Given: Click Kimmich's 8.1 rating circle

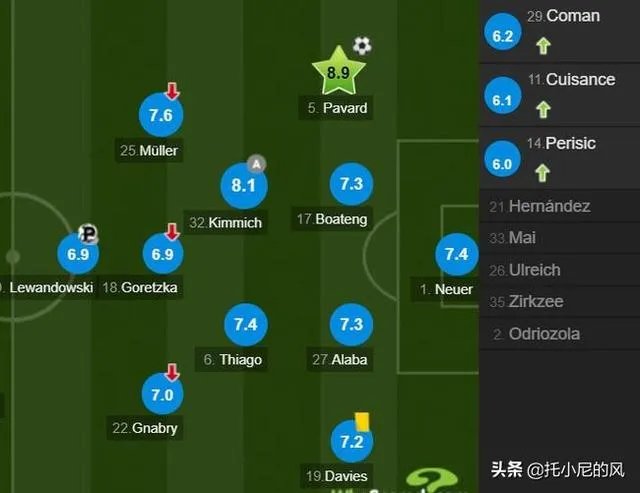Looking at the screenshot, I should click(244, 185).
